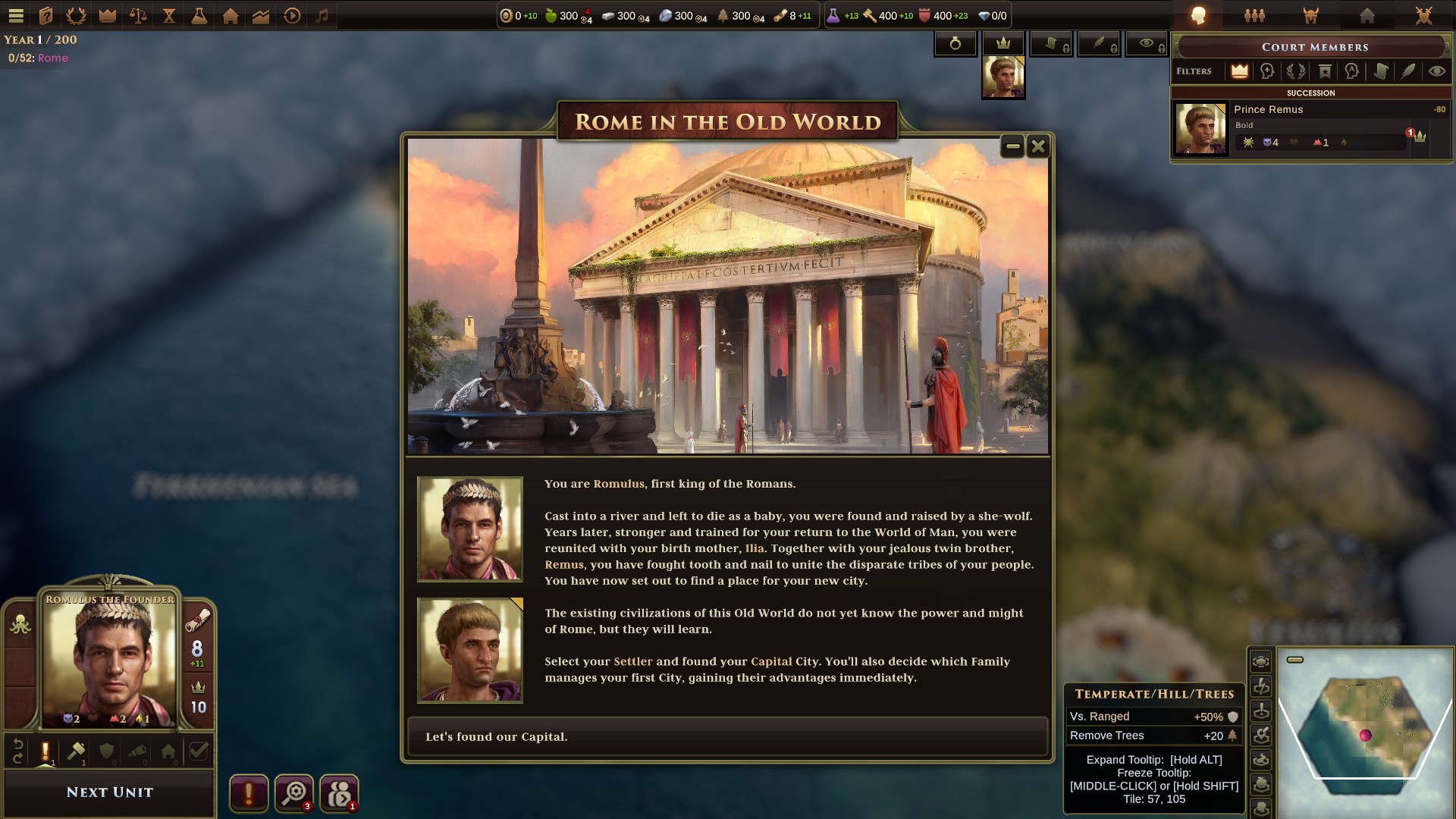Open the research flask menu icon

199,15
